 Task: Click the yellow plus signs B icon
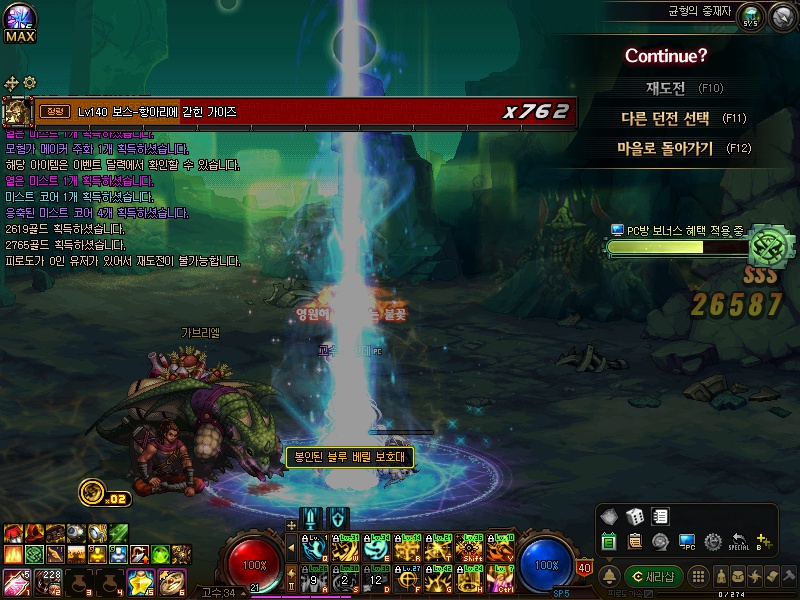[765, 542]
